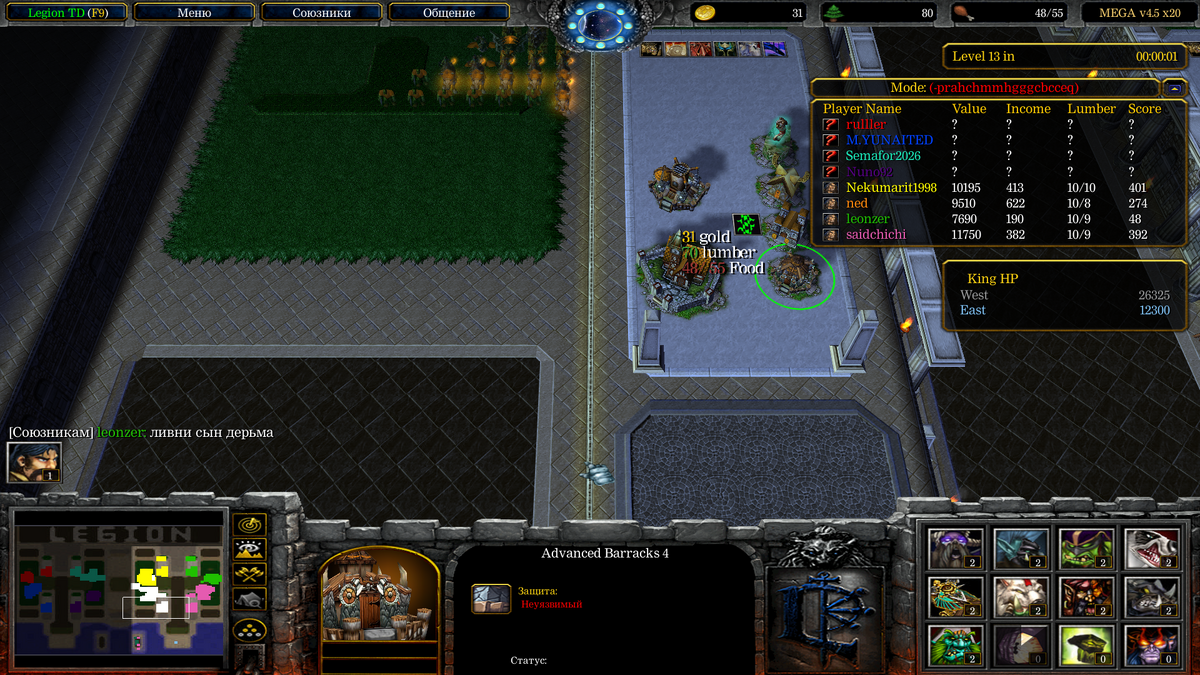Open the formation toggle button
Image resolution: width=1200 pixels, height=675 pixels.
pos(249,630)
